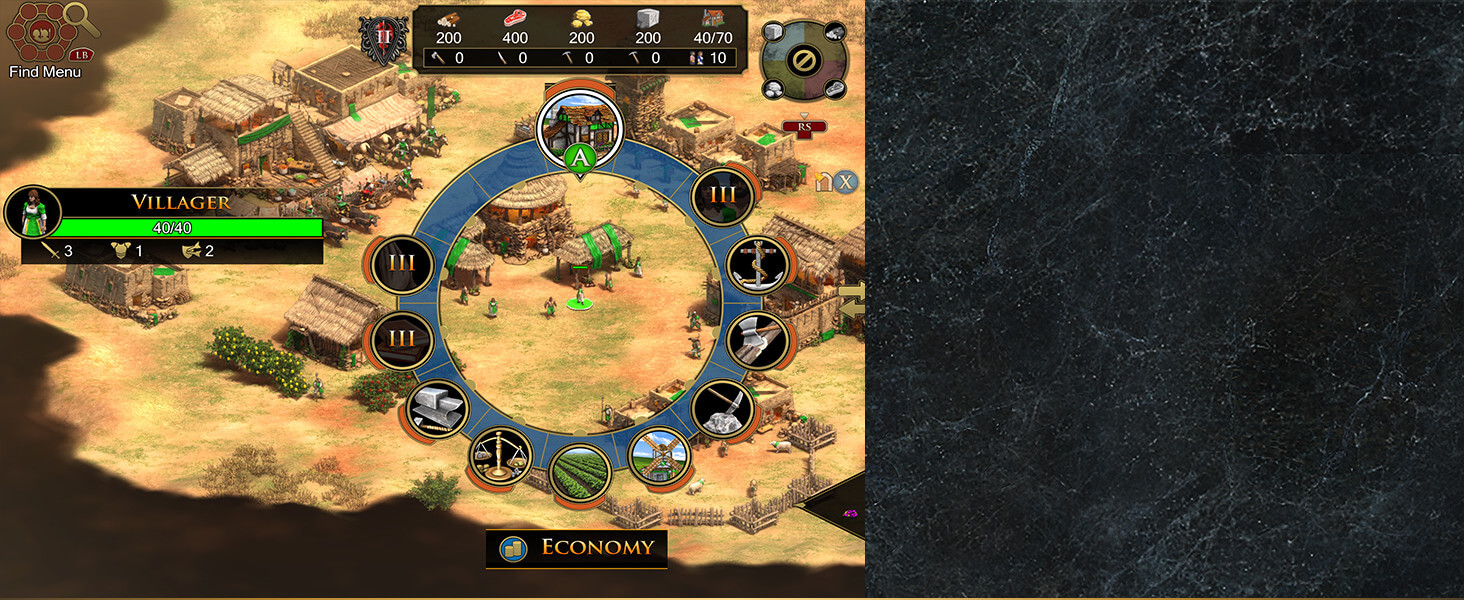
Task: Pick the Blacksmith anvil icon
Action: coord(436,408)
